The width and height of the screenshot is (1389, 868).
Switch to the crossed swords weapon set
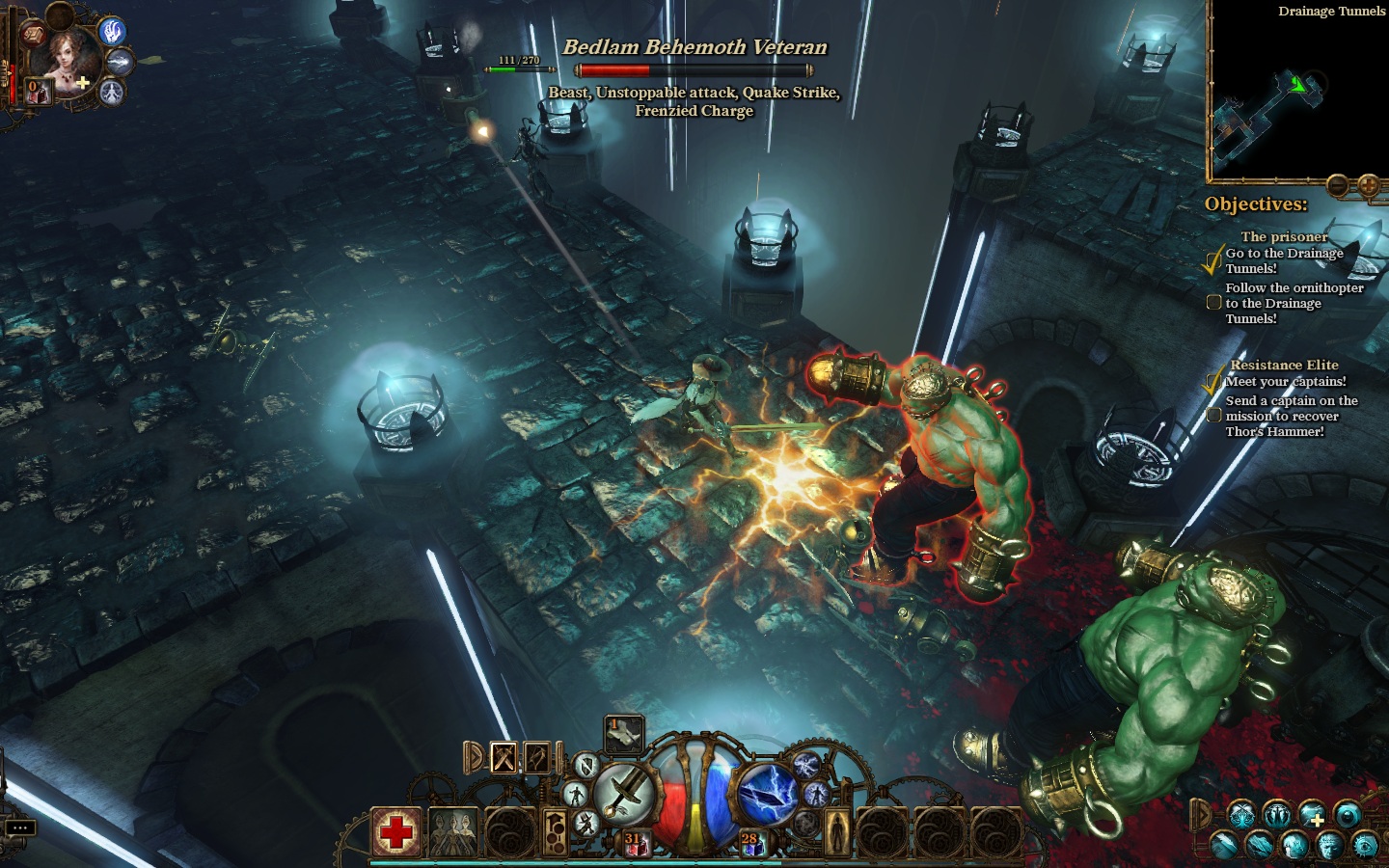[x=504, y=758]
